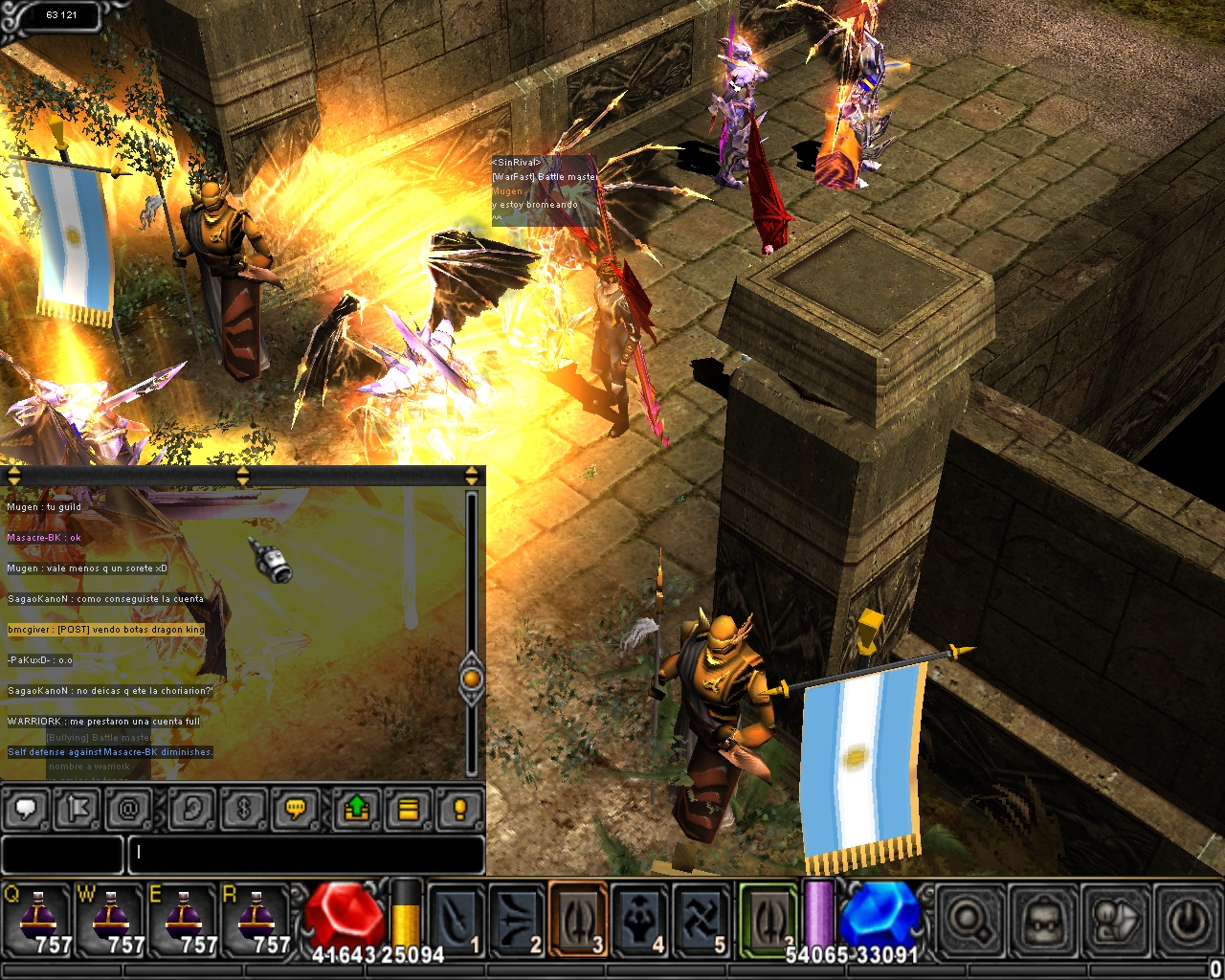Open the inventory backpack button
The width and height of the screenshot is (1225, 980).
1042,921
